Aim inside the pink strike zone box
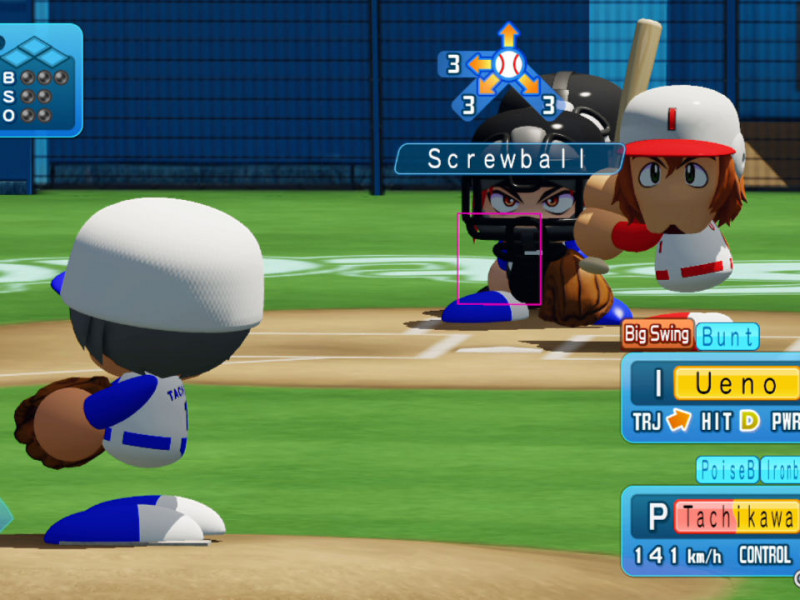This screenshot has height=600, width=800. point(499,258)
